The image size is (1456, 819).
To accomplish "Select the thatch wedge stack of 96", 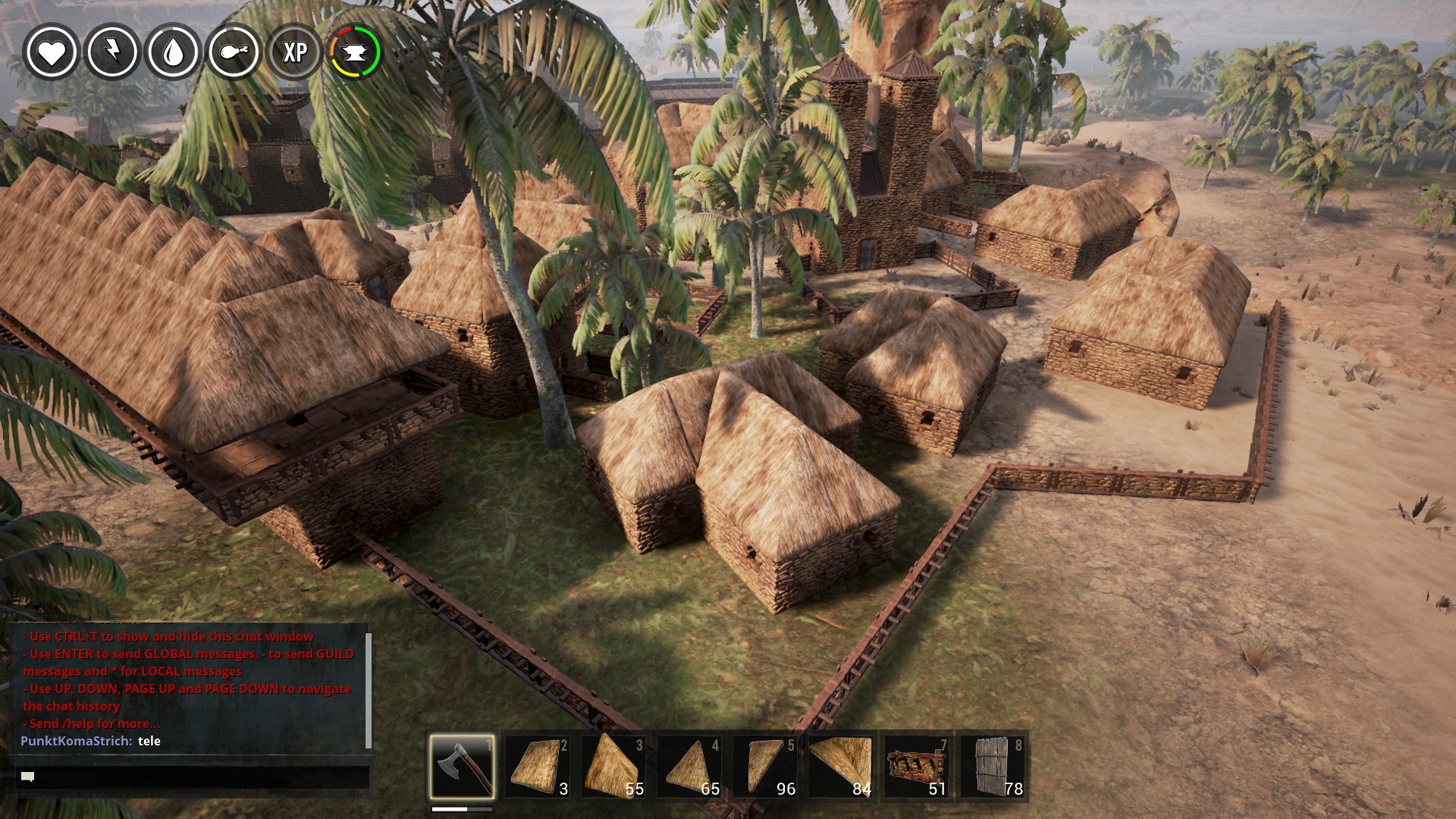I will tap(765, 766).
